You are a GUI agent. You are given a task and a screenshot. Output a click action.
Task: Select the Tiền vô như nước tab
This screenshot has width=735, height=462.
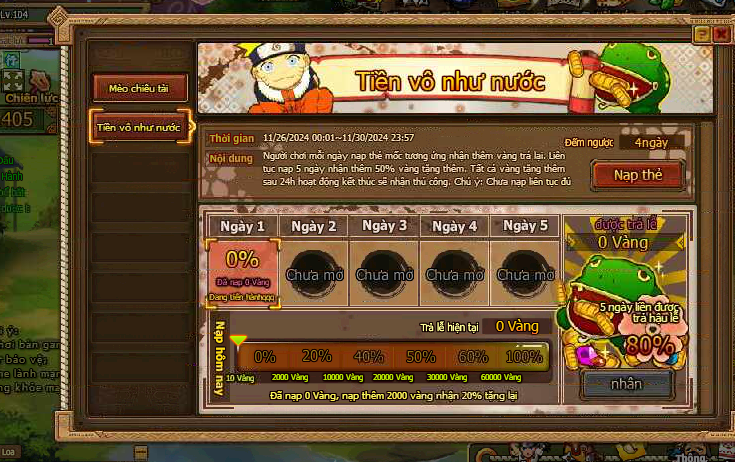[x=139, y=128]
